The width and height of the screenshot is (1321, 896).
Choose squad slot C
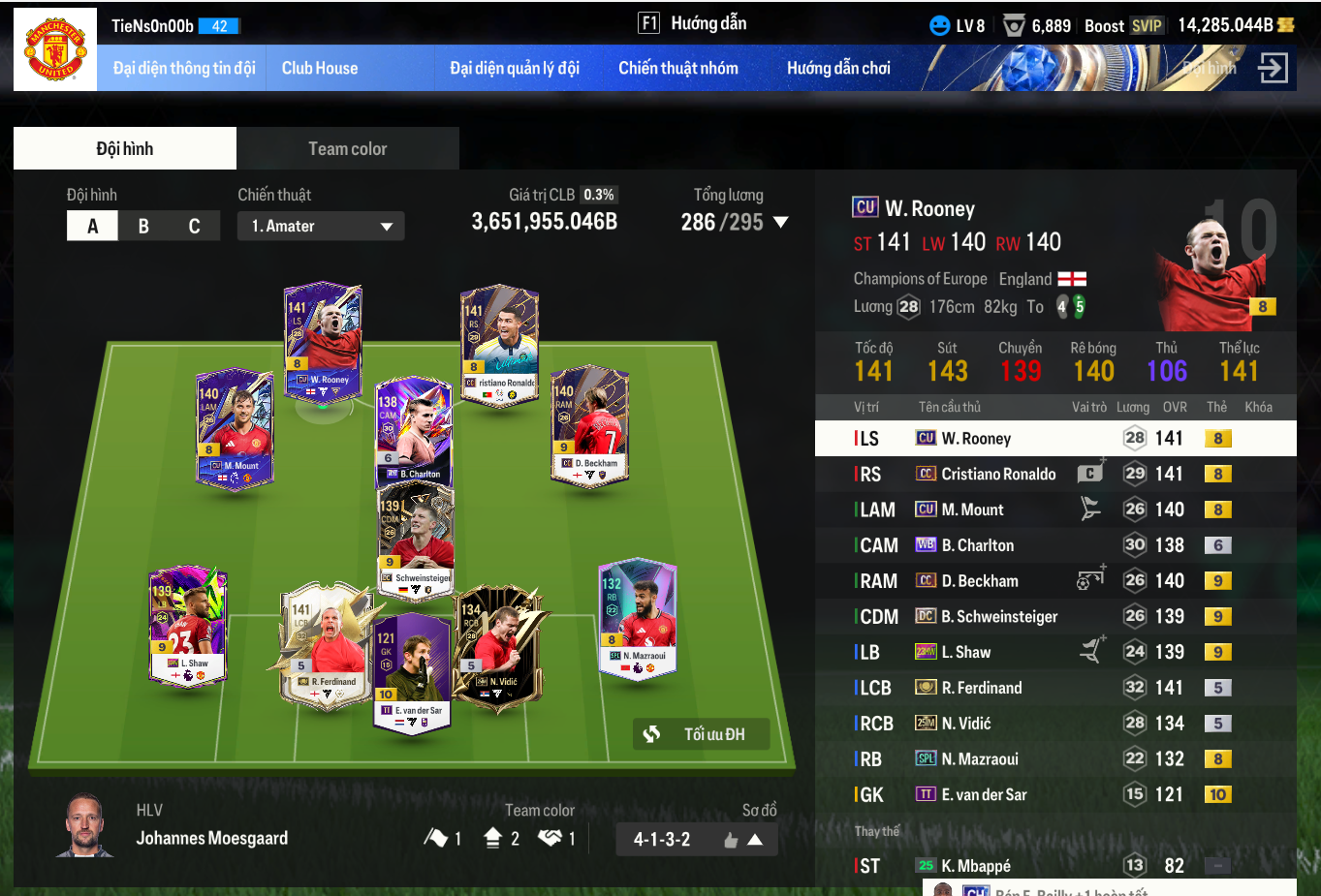[x=194, y=226]
